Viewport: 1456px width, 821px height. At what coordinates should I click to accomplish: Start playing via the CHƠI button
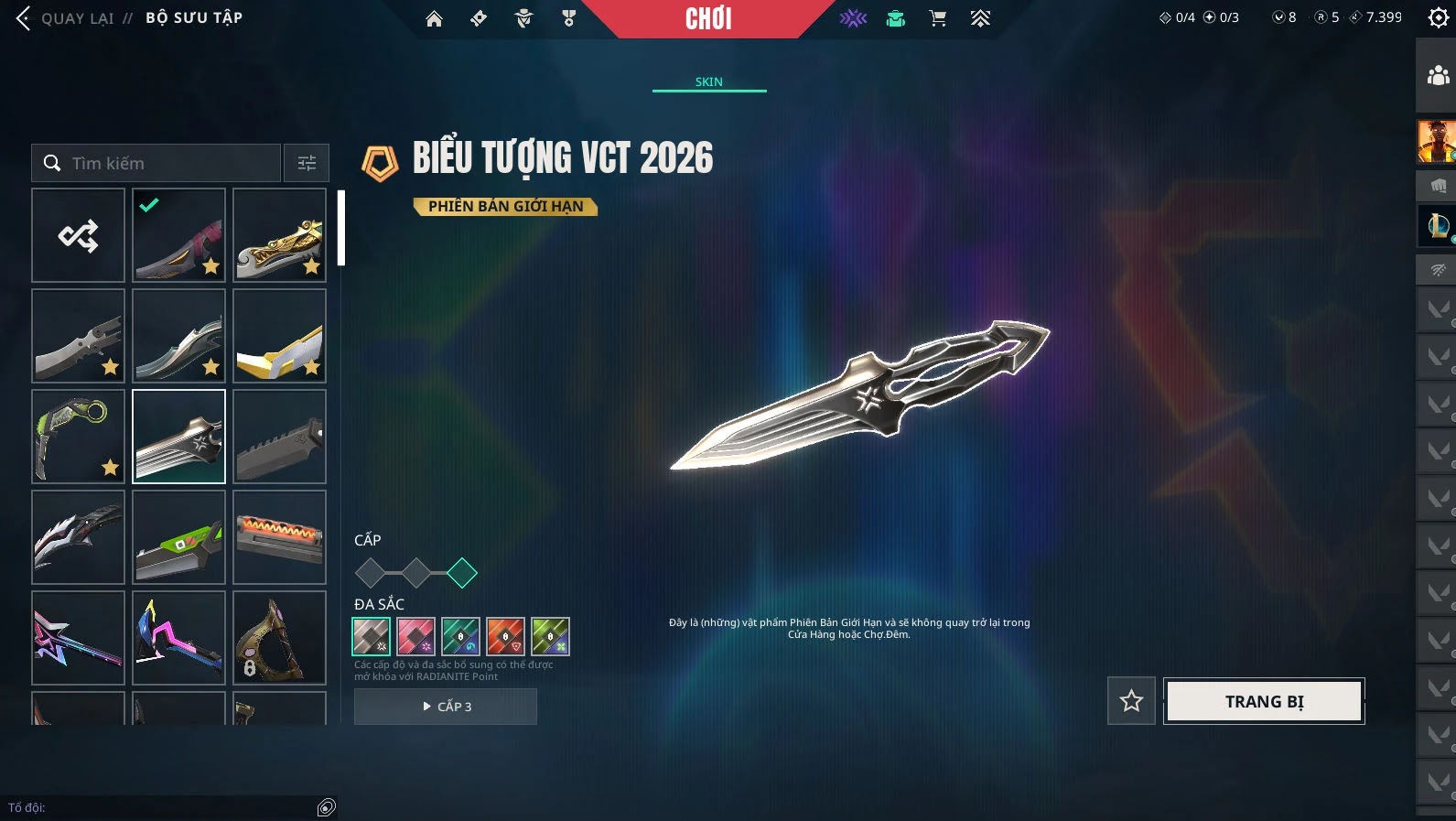708,18
